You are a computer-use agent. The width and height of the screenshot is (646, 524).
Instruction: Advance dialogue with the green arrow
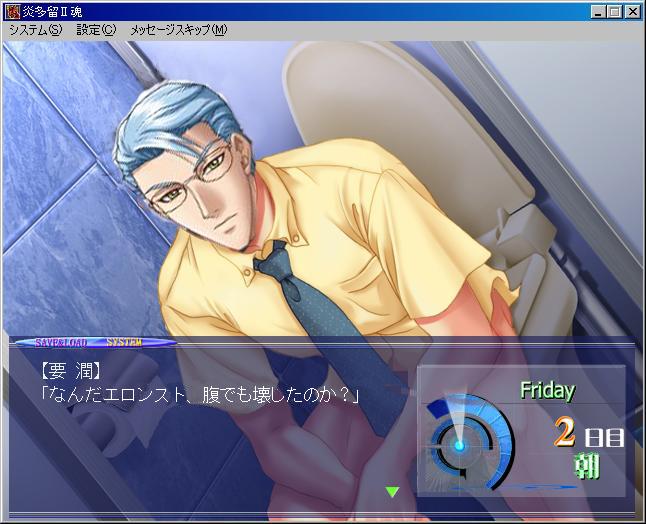click(x=392, y=491)
